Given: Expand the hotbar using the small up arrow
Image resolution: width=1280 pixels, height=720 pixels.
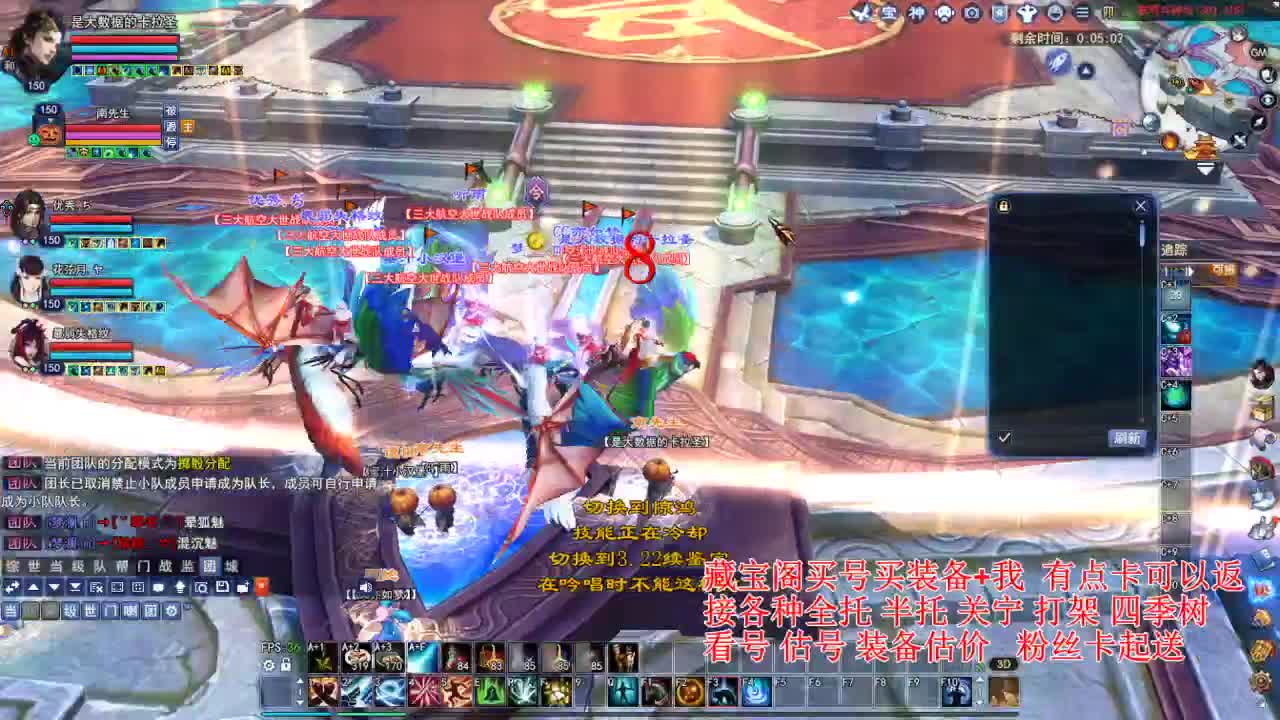Looking at the screenshot, I should (x=299, y=682).
